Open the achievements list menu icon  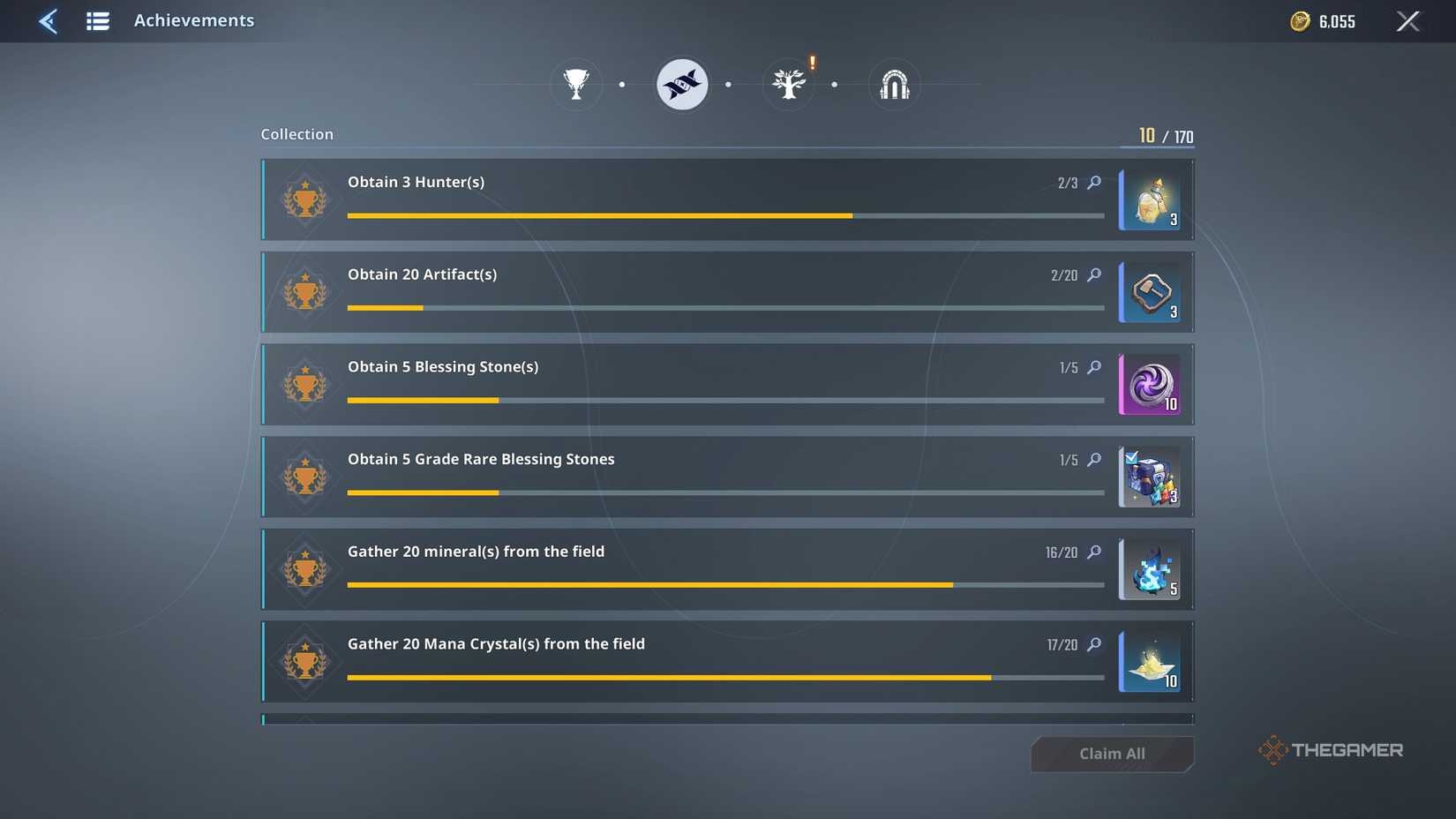[97, 20]
